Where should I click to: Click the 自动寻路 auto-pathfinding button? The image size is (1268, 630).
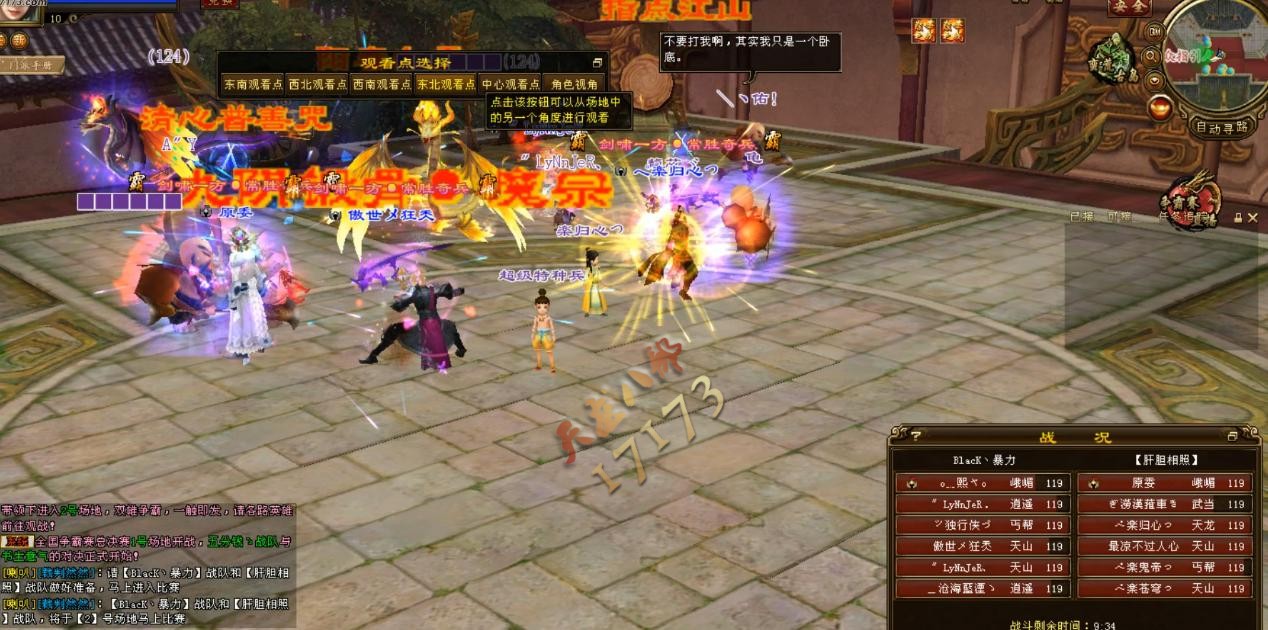point(1222,127)
